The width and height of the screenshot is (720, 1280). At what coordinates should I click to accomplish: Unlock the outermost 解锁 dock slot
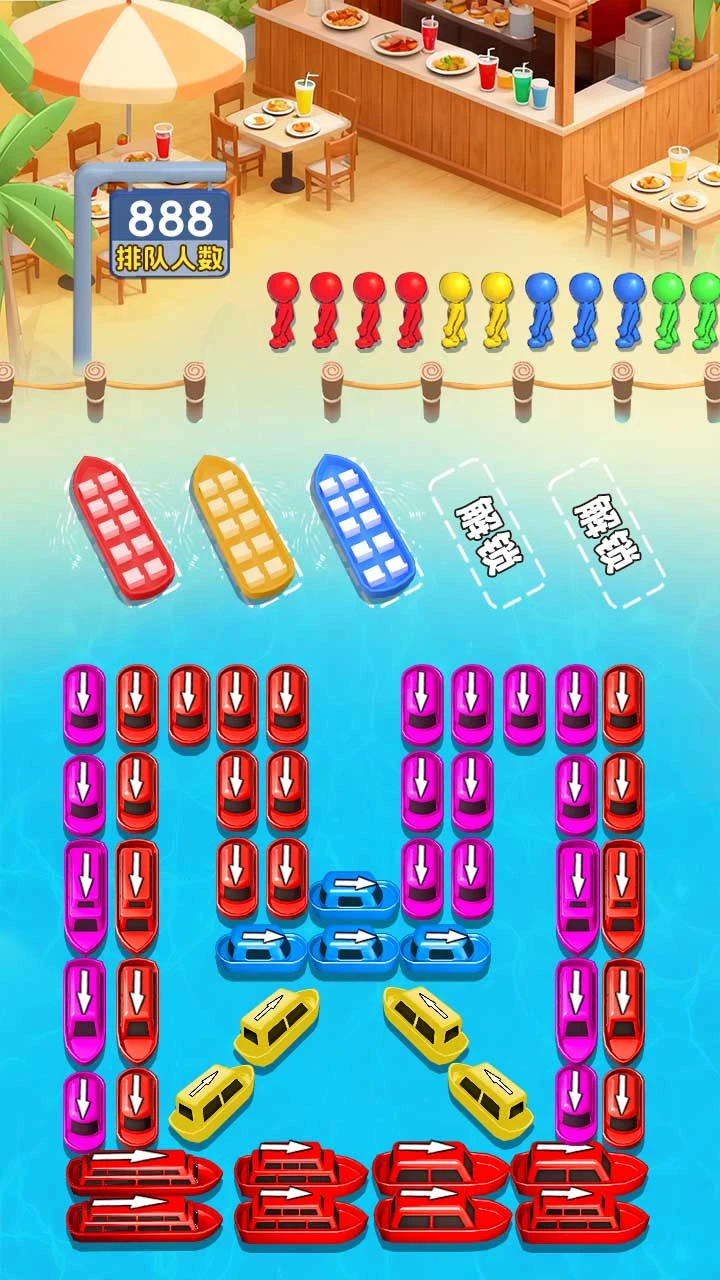607,533
